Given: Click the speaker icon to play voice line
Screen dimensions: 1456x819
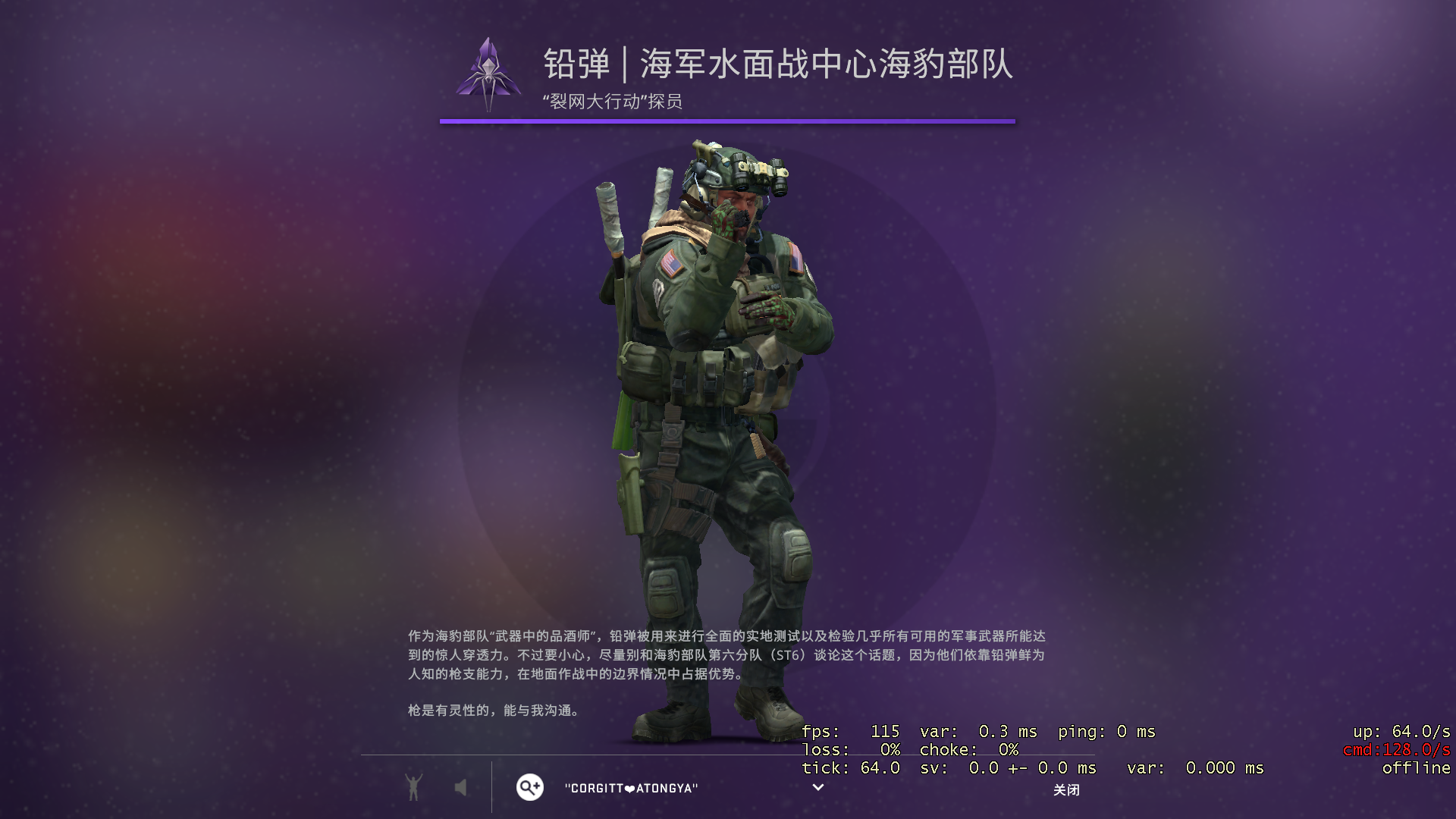Looking at the screenshot, I should 460,787.
